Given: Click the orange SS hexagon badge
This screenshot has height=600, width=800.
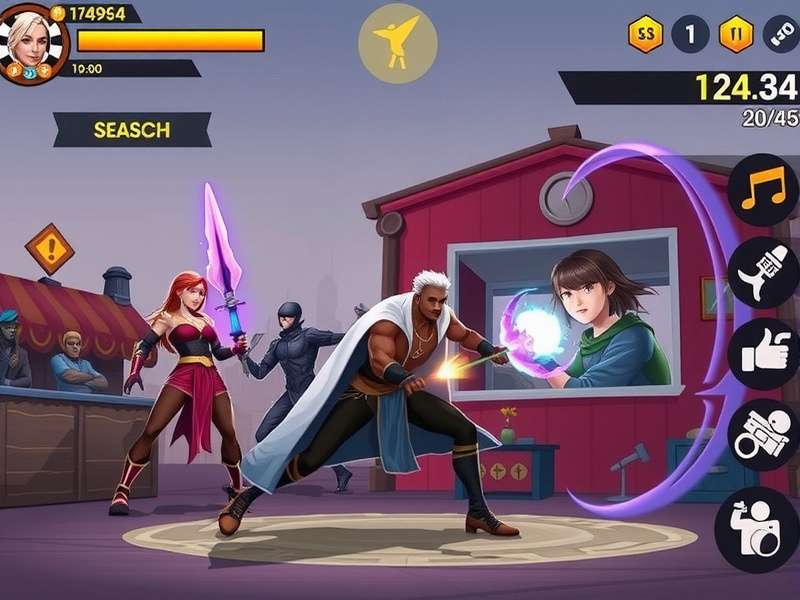Looking at the screenshot, I should 645,35.
